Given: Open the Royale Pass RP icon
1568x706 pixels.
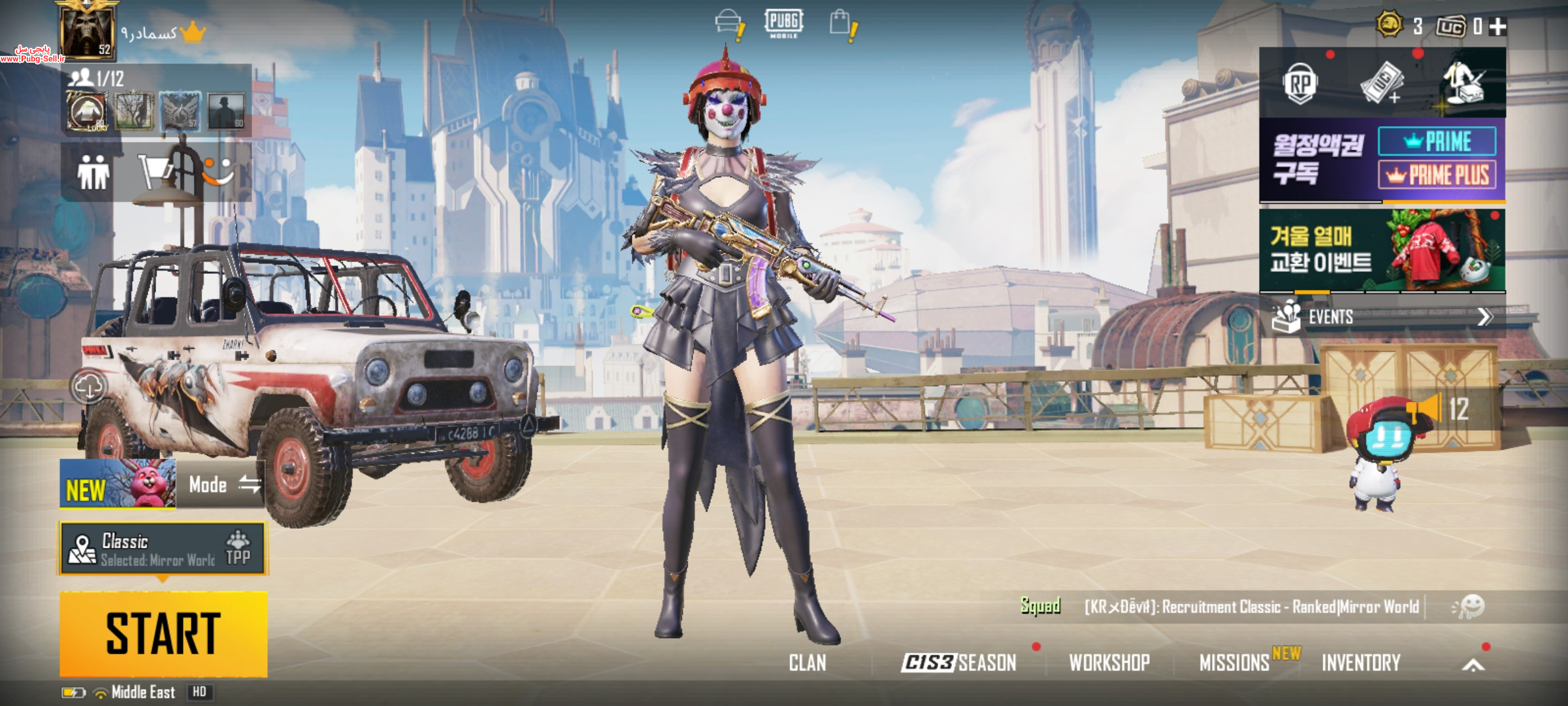Looking at the screenshot, I should 1299,84.
